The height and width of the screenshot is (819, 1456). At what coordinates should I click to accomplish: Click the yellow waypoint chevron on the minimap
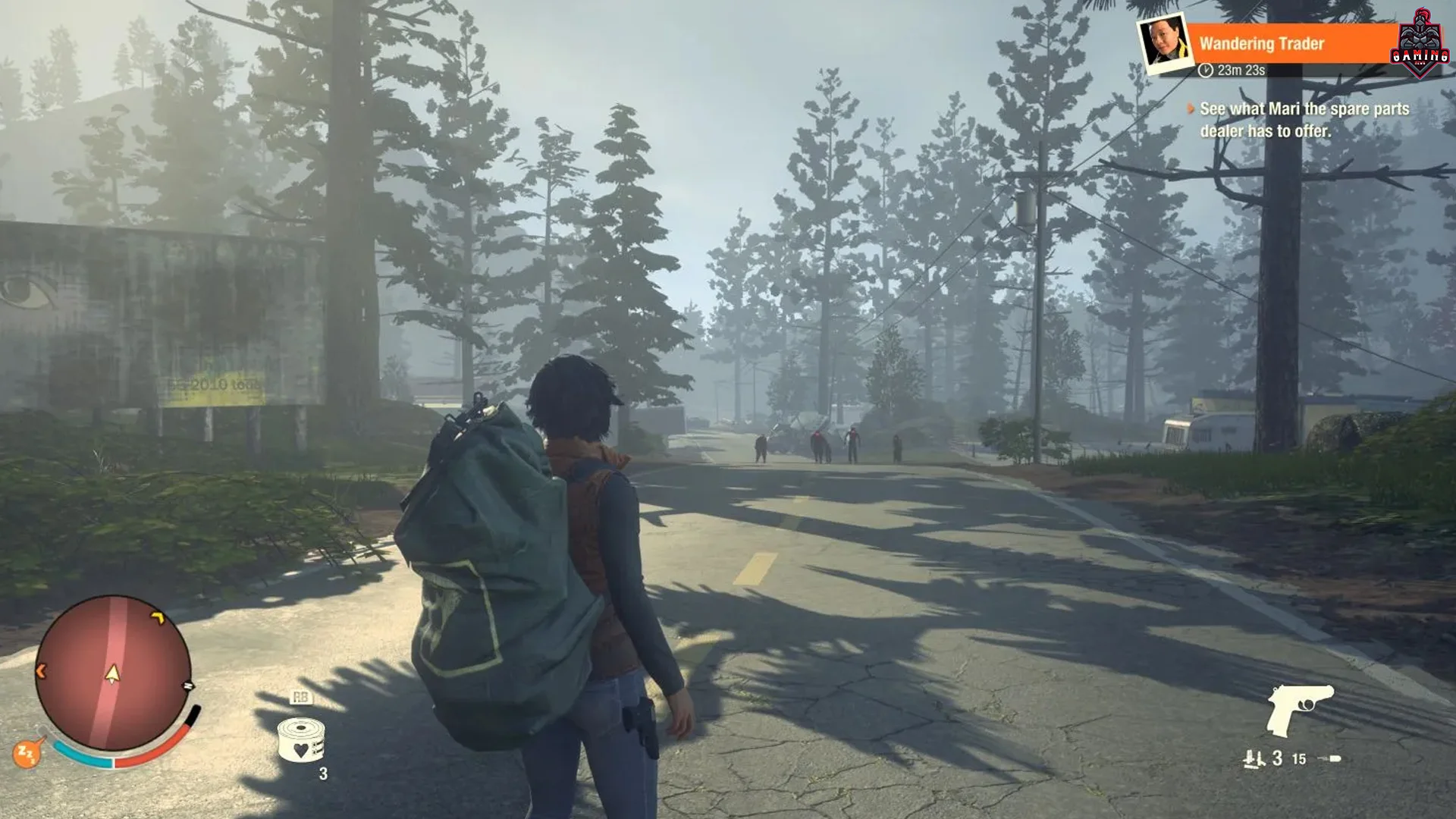point(160,618)
